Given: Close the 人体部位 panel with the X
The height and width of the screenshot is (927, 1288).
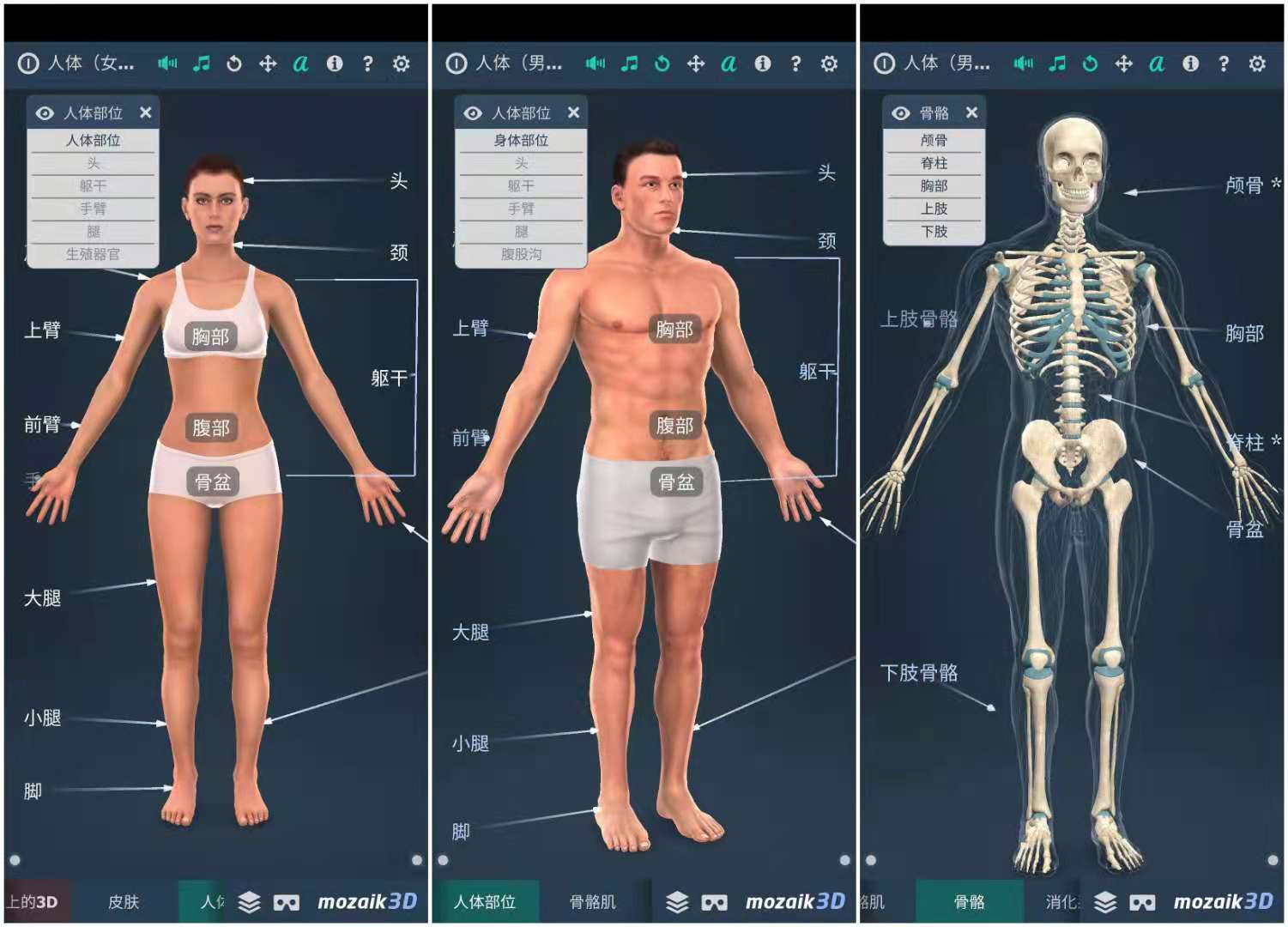Looking at the screenshot, I should coord(146,112).
